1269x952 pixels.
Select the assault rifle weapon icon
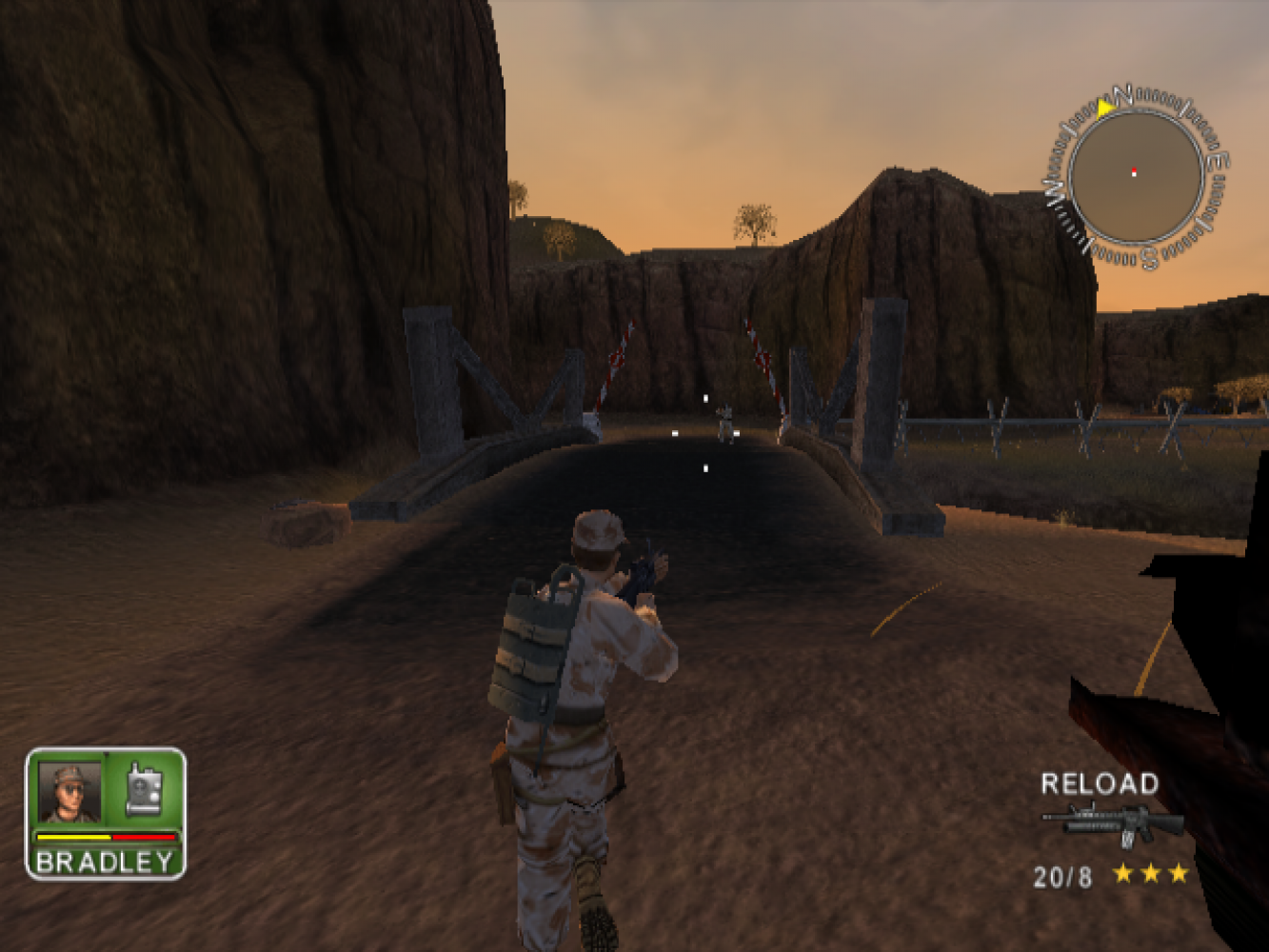(x=1112, y=824)
